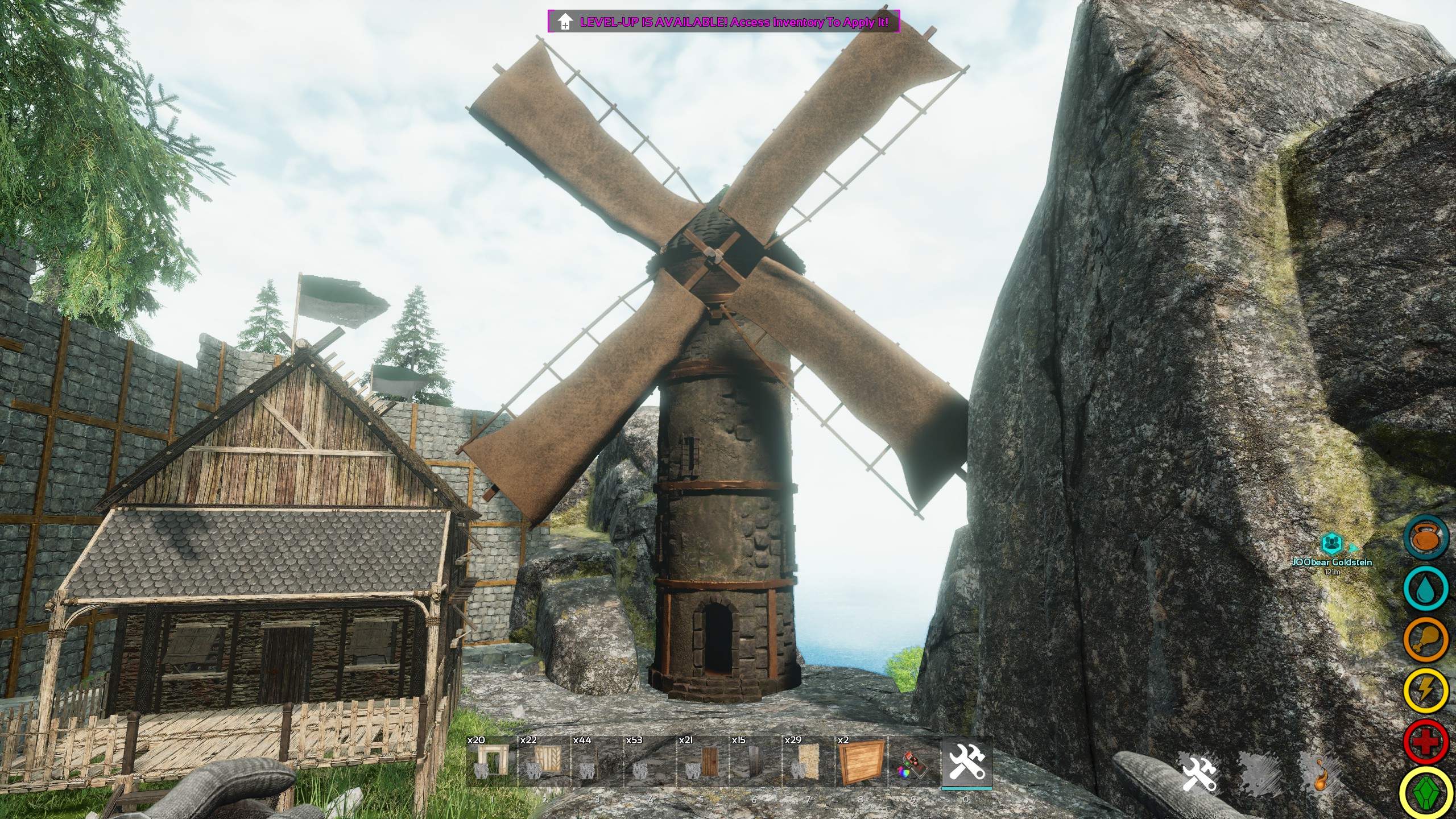Image resolution: width=1456 pixels, height=819 pixels.
Task: Select the rainbow duck gadget hotbar slot
Action: click(x=914, y=761)
